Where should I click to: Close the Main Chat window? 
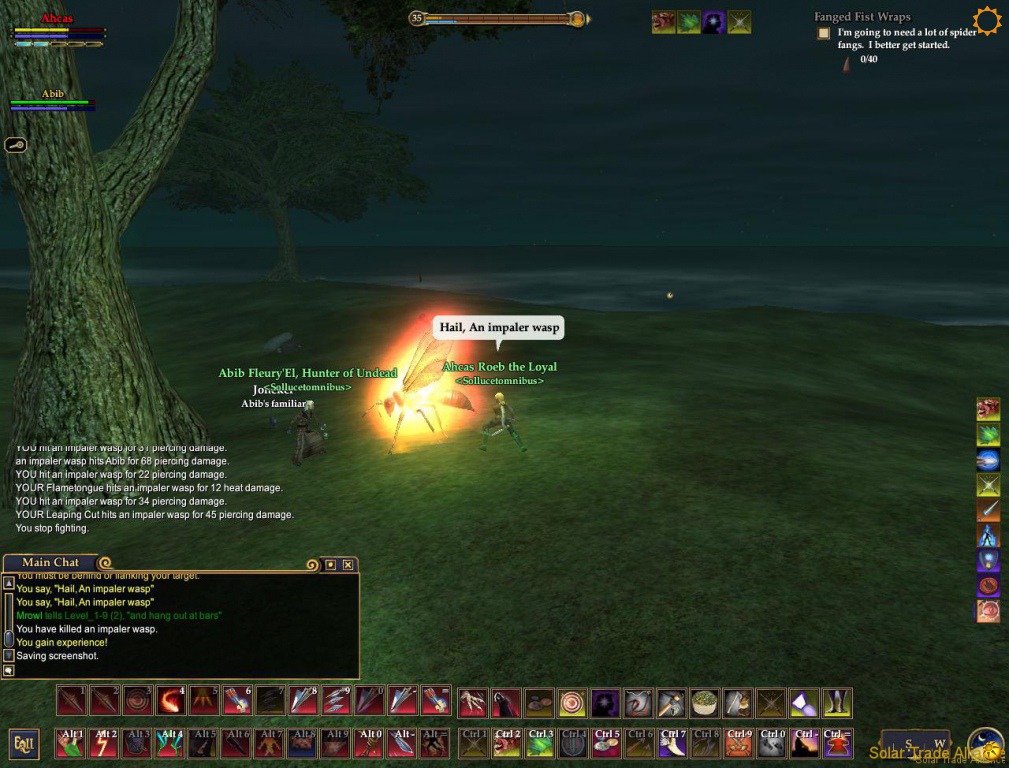347,565
